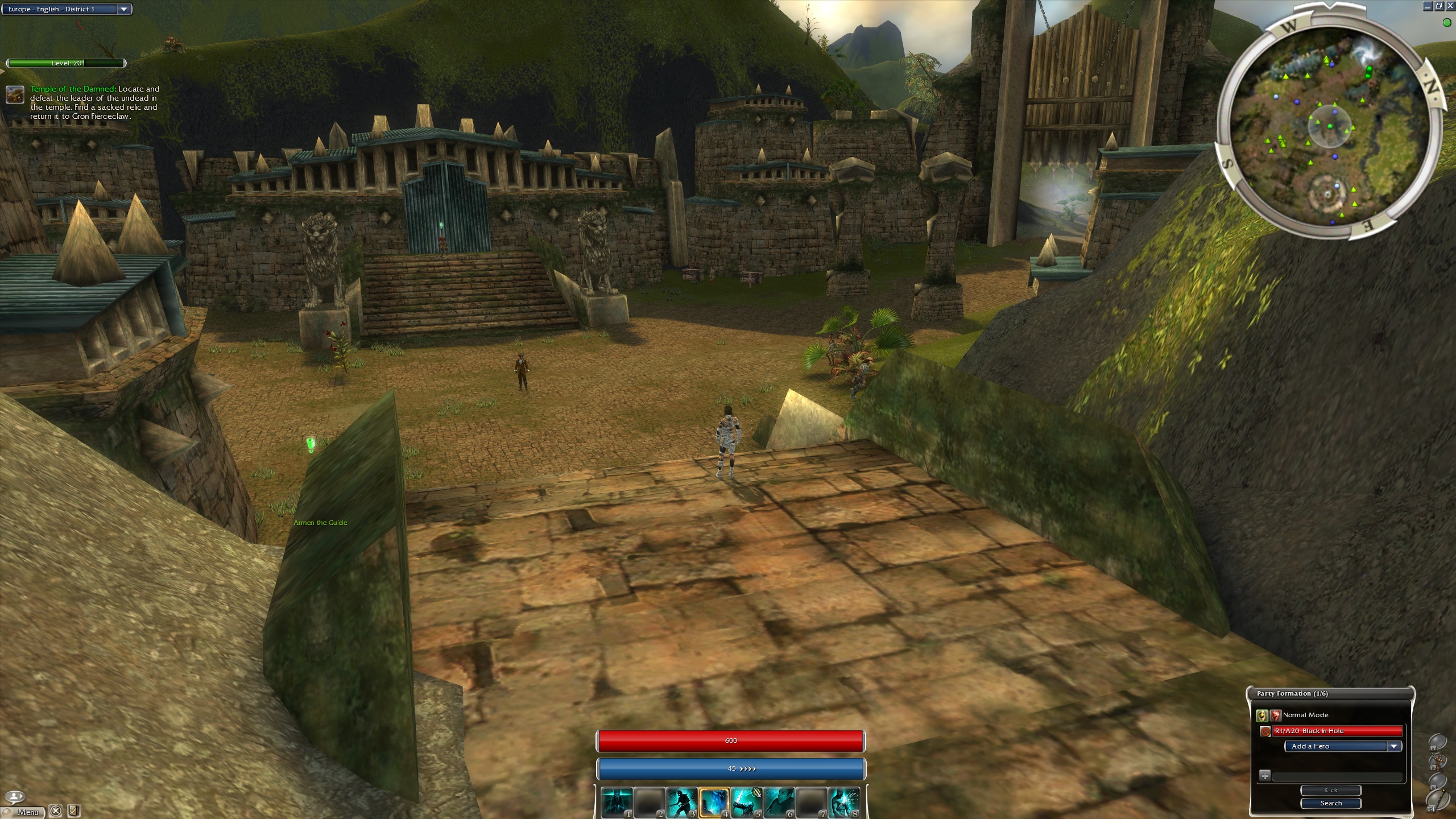Open the district selection dropdown
Screen dimensions: 1456x819
pos(123,9)
